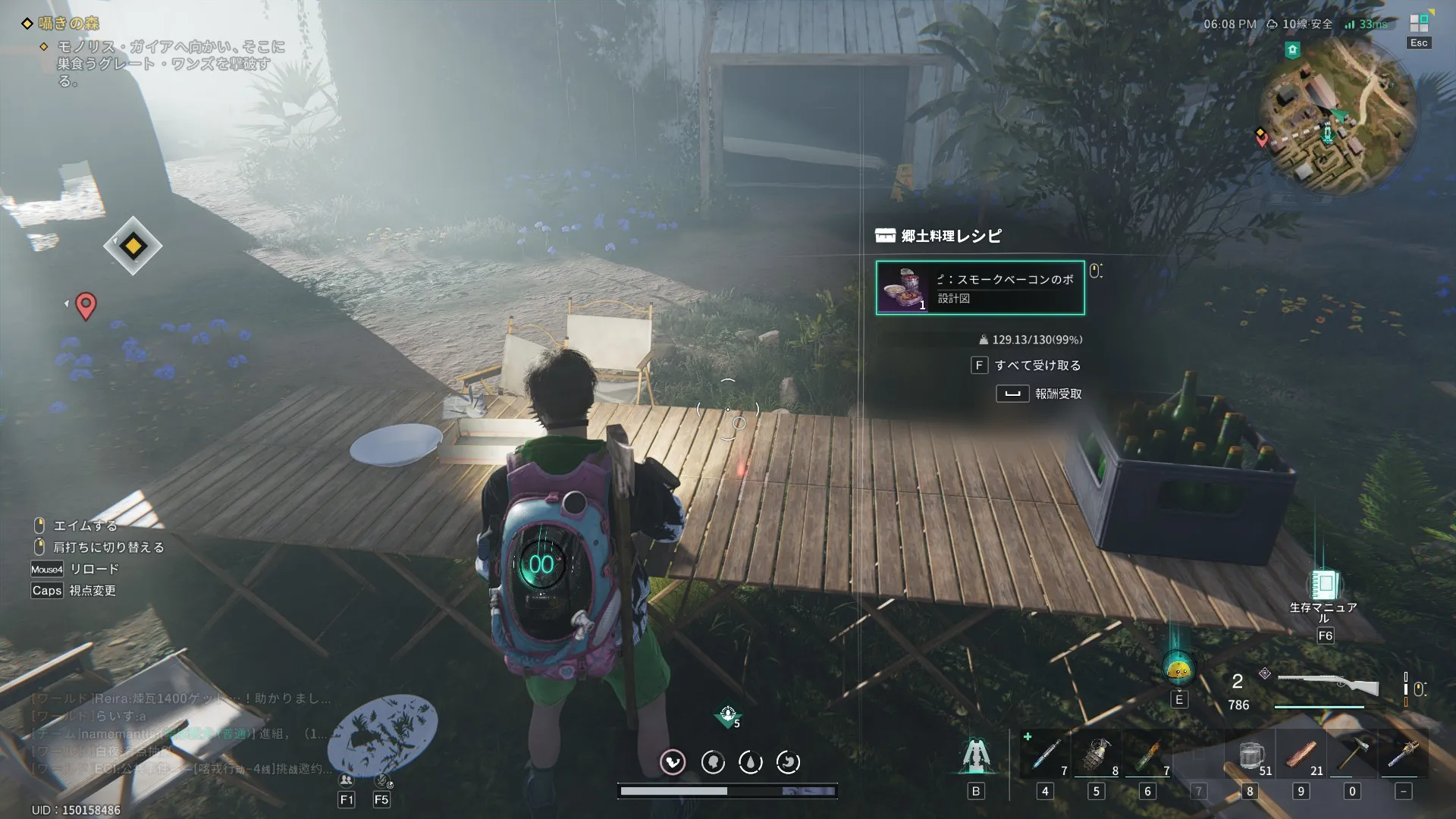This screenshot has height=819, width=1456.
Task: Use the water mug hotbar slot
Action: (1250, 755)
